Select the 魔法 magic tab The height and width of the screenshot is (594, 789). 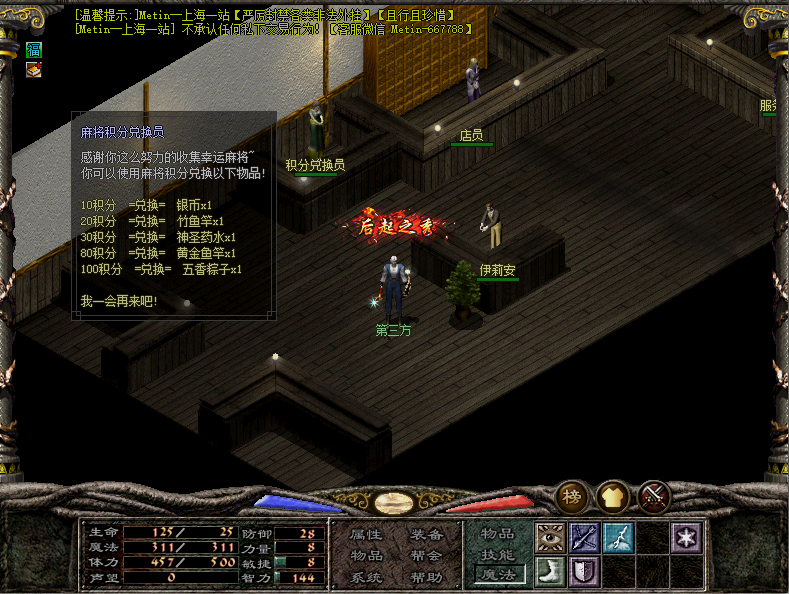coord(498,576)
